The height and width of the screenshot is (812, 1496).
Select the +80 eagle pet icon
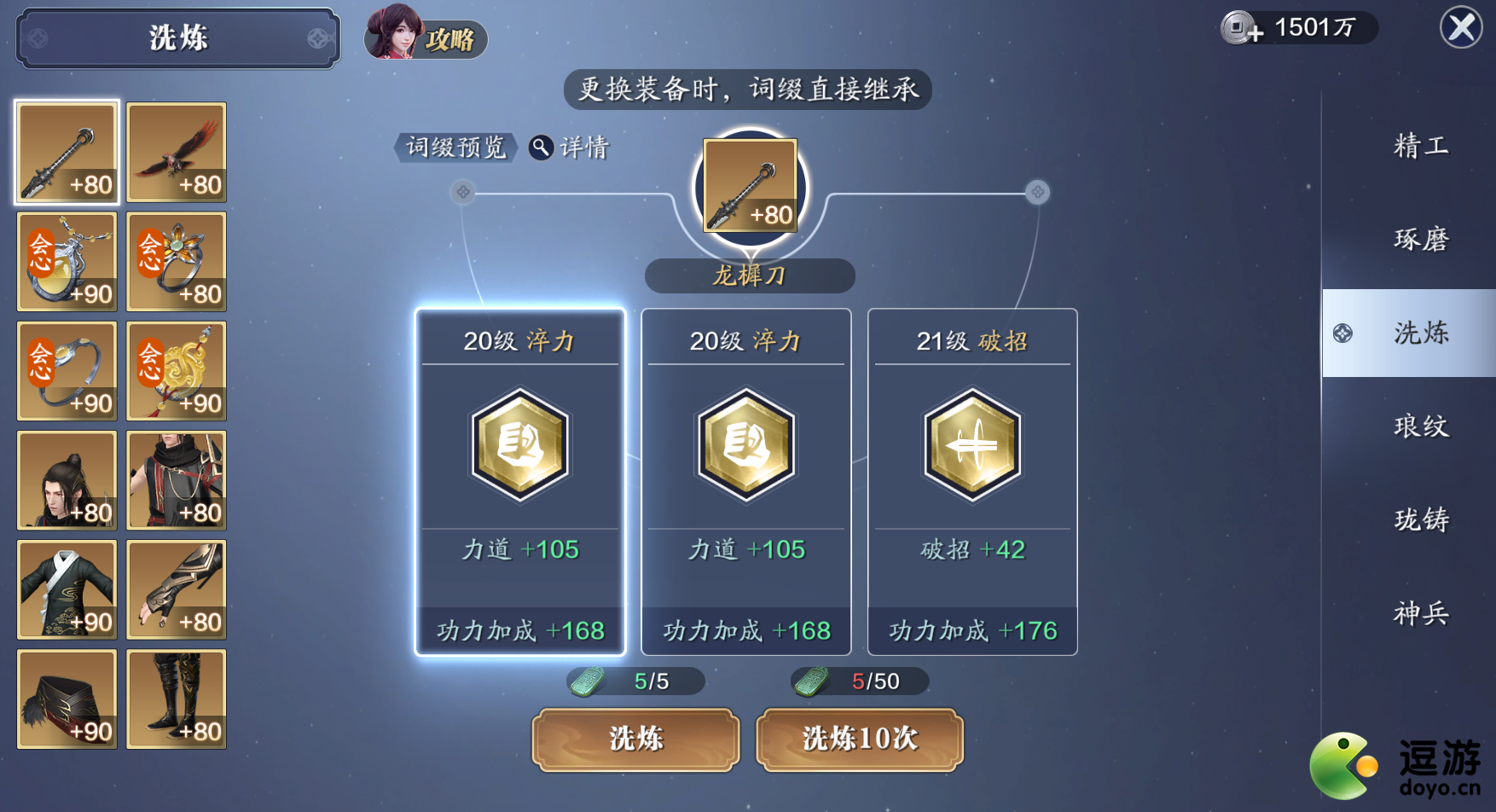(176, 152)
